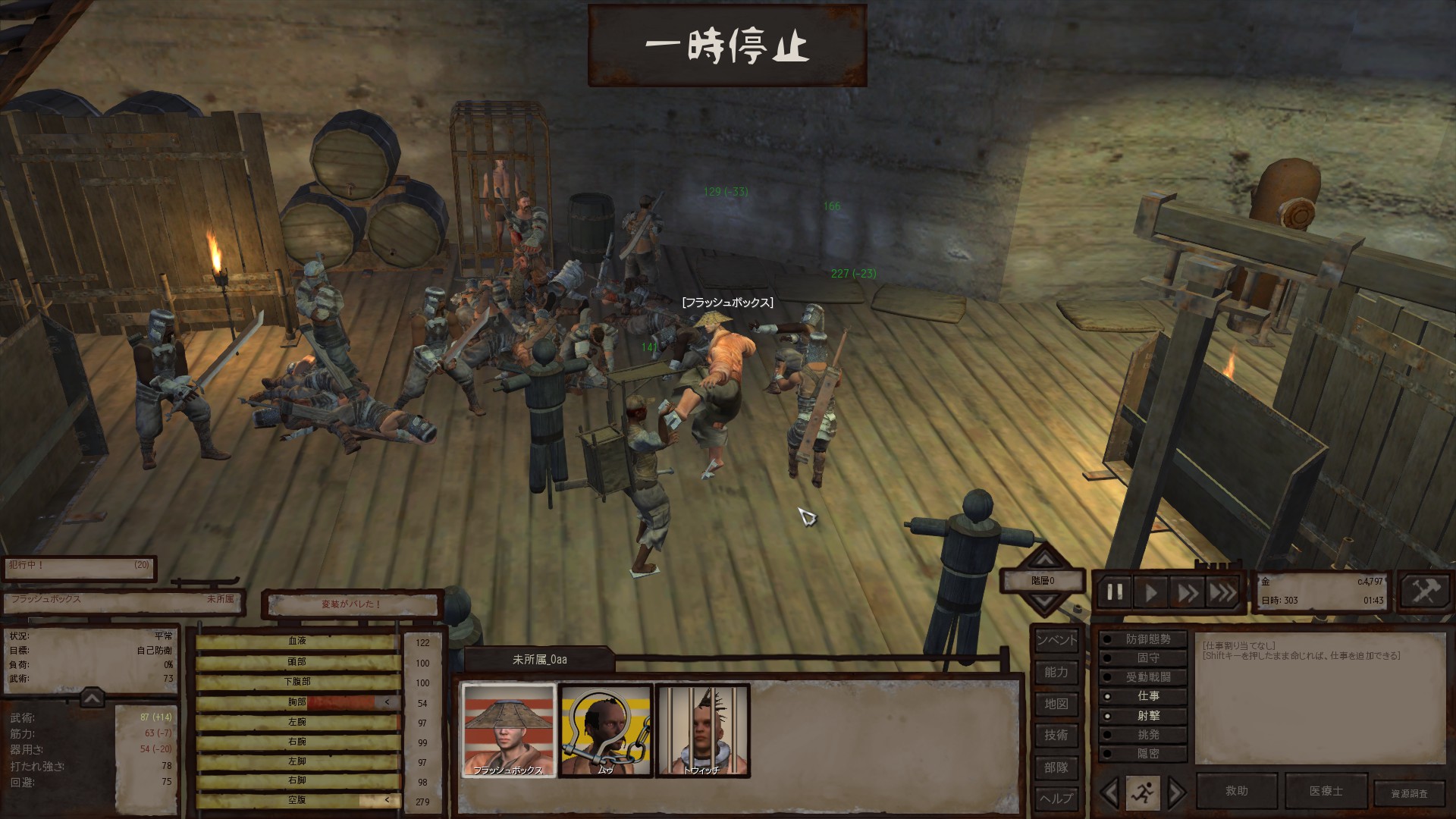Open the build mode hammer button

pyautogui.click(x=1423, y=591)
